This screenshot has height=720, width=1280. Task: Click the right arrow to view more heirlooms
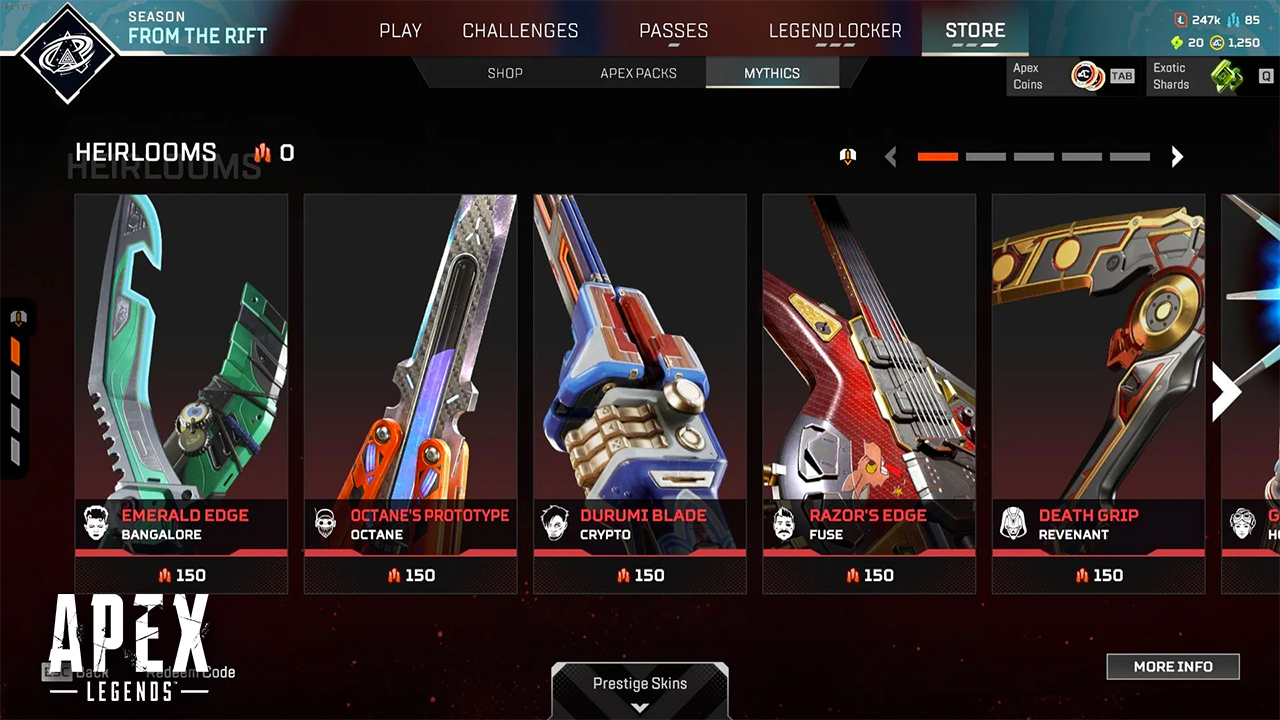tap(1226, 392)
